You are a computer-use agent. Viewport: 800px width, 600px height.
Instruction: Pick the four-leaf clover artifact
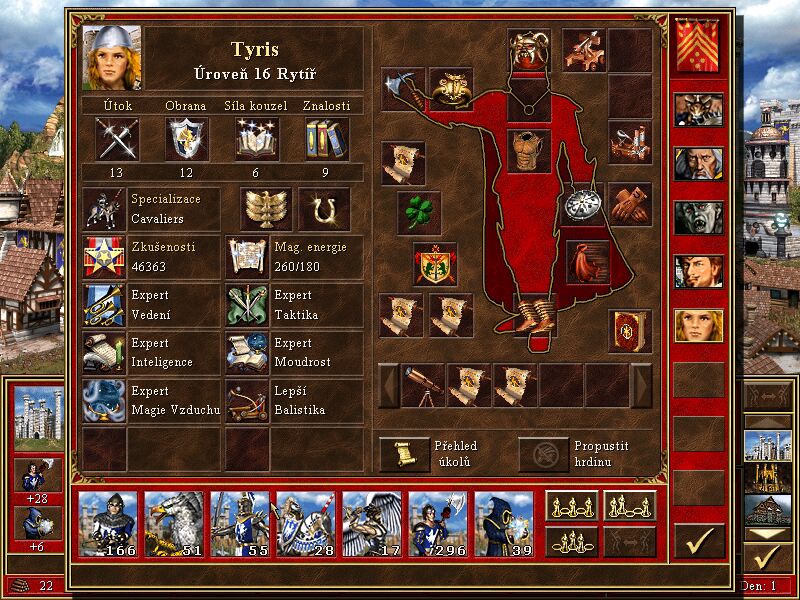point(419,213)
